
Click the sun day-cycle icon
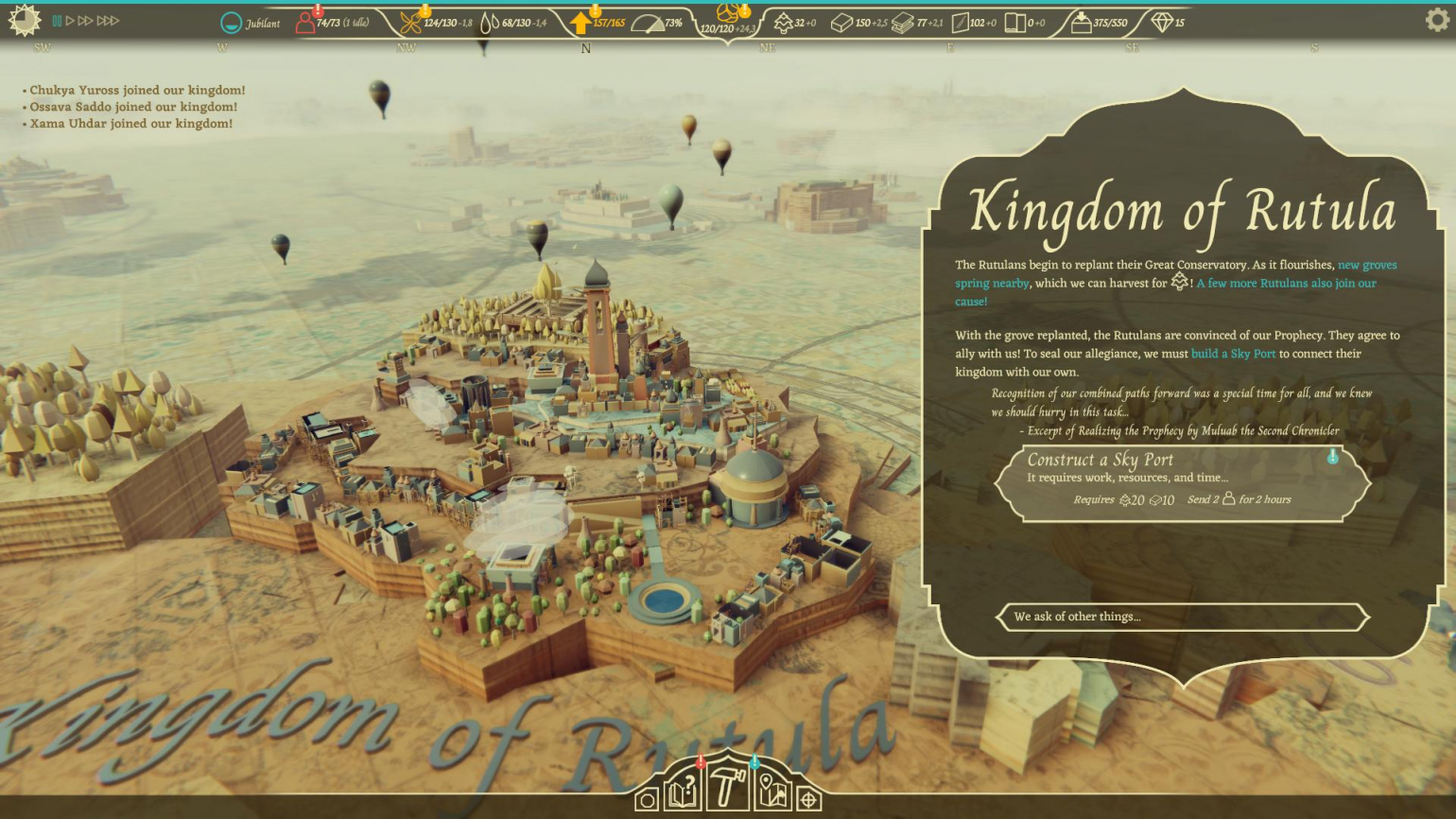[x=24, y=20]
